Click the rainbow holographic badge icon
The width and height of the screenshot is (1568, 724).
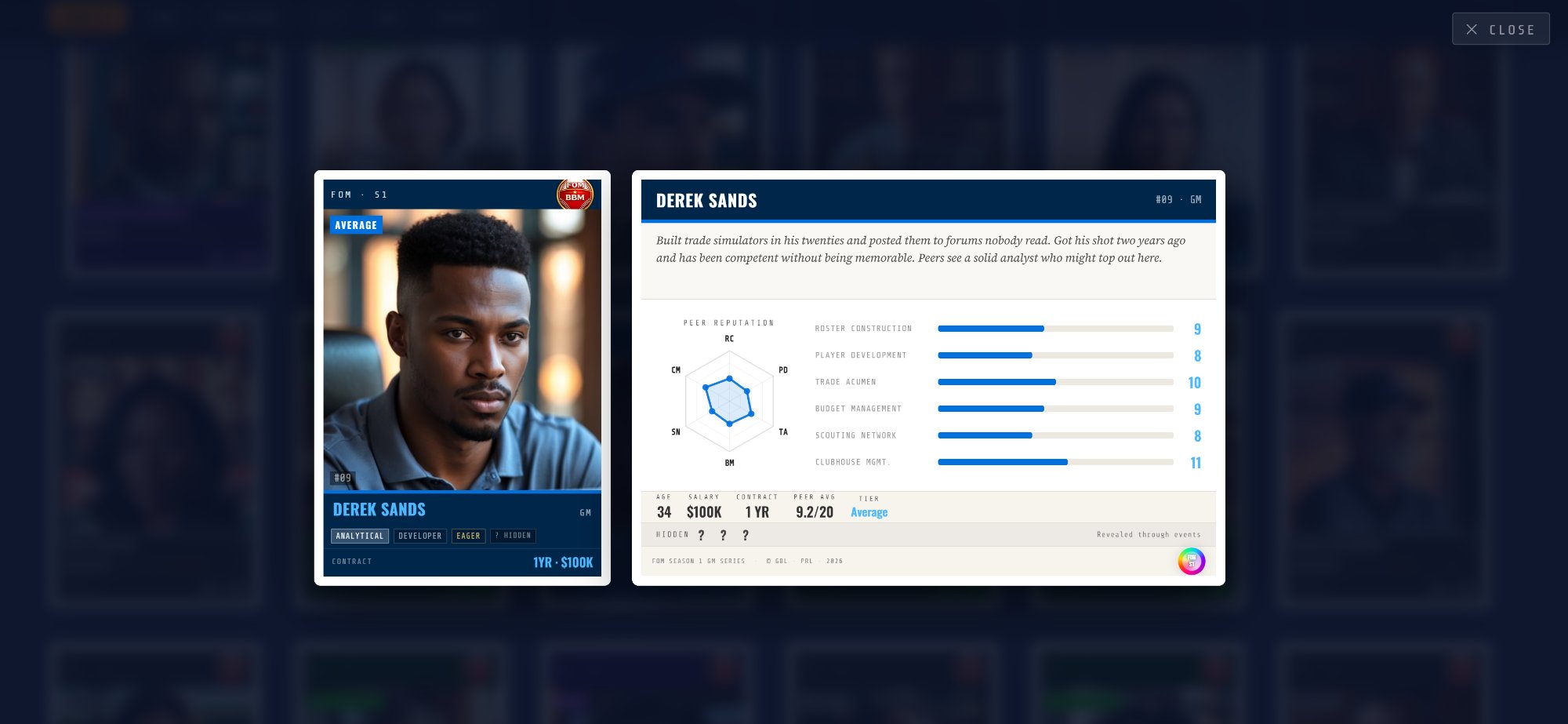1191,561
